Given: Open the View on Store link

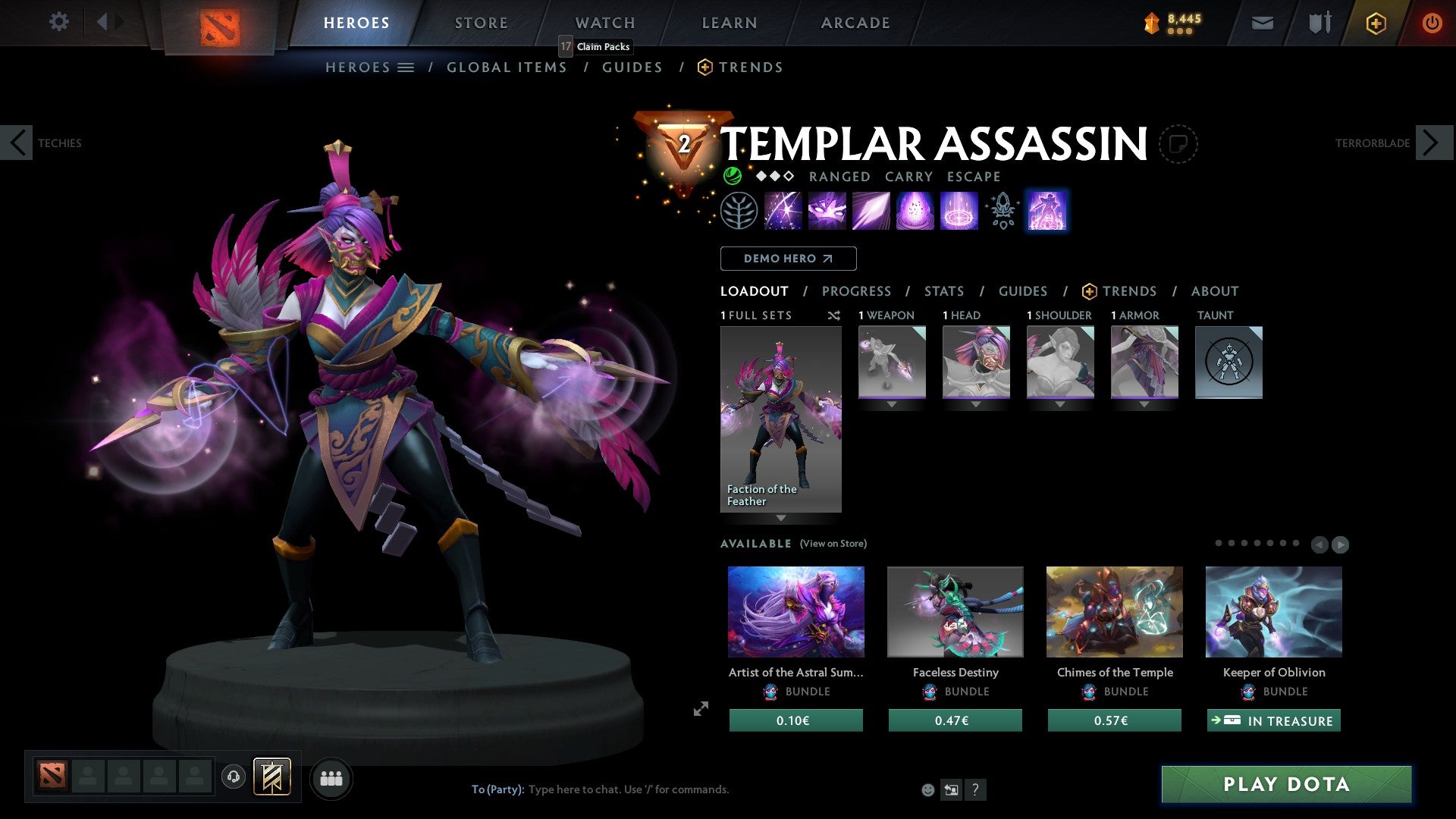Looking at the screenshot, I should pos(833,544).
